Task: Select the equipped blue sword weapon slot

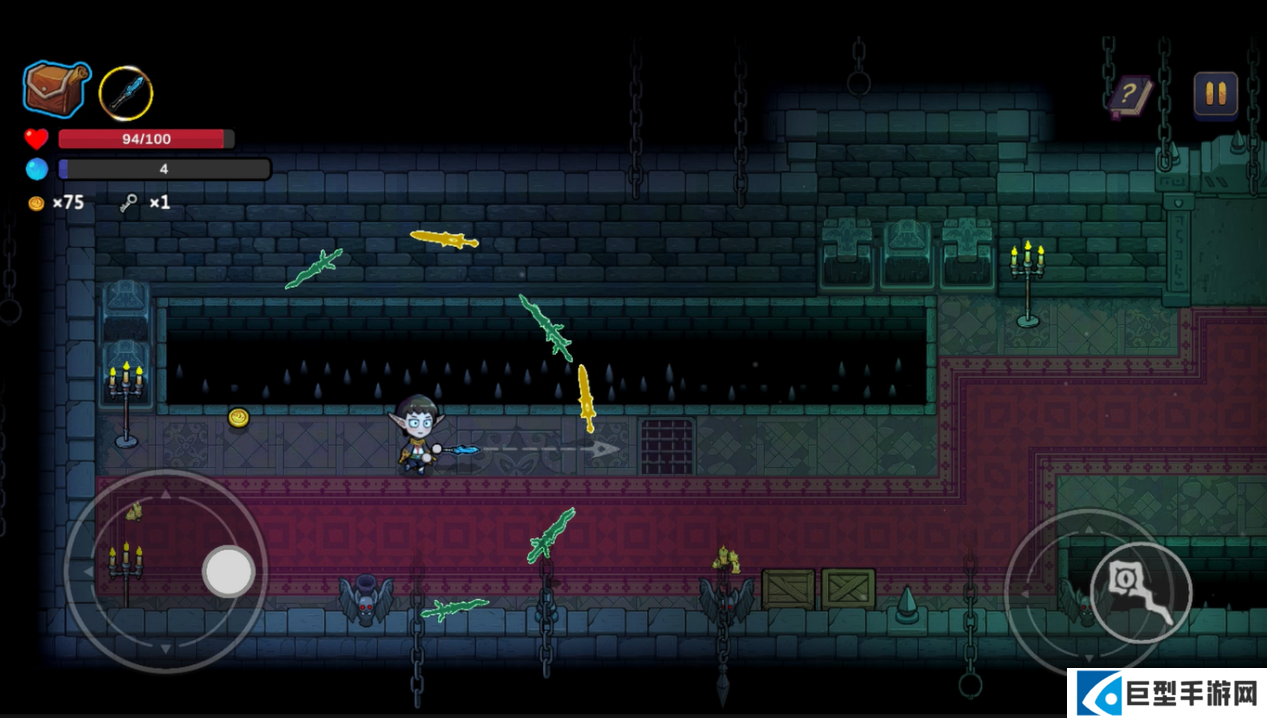Action: pyautogui.click(x=126, y=93)
